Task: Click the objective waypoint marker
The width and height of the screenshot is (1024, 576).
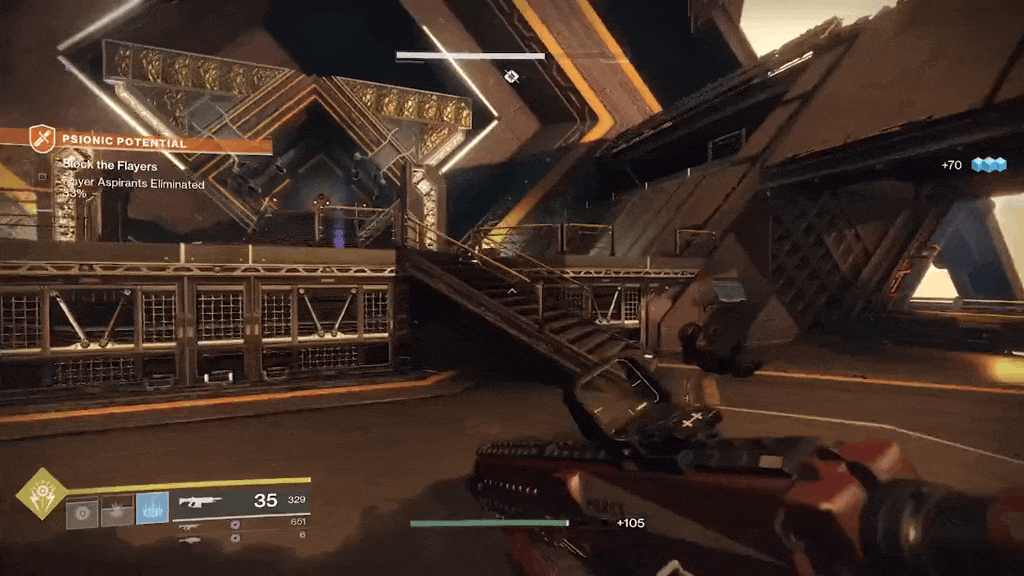Action: click(511, 76)
